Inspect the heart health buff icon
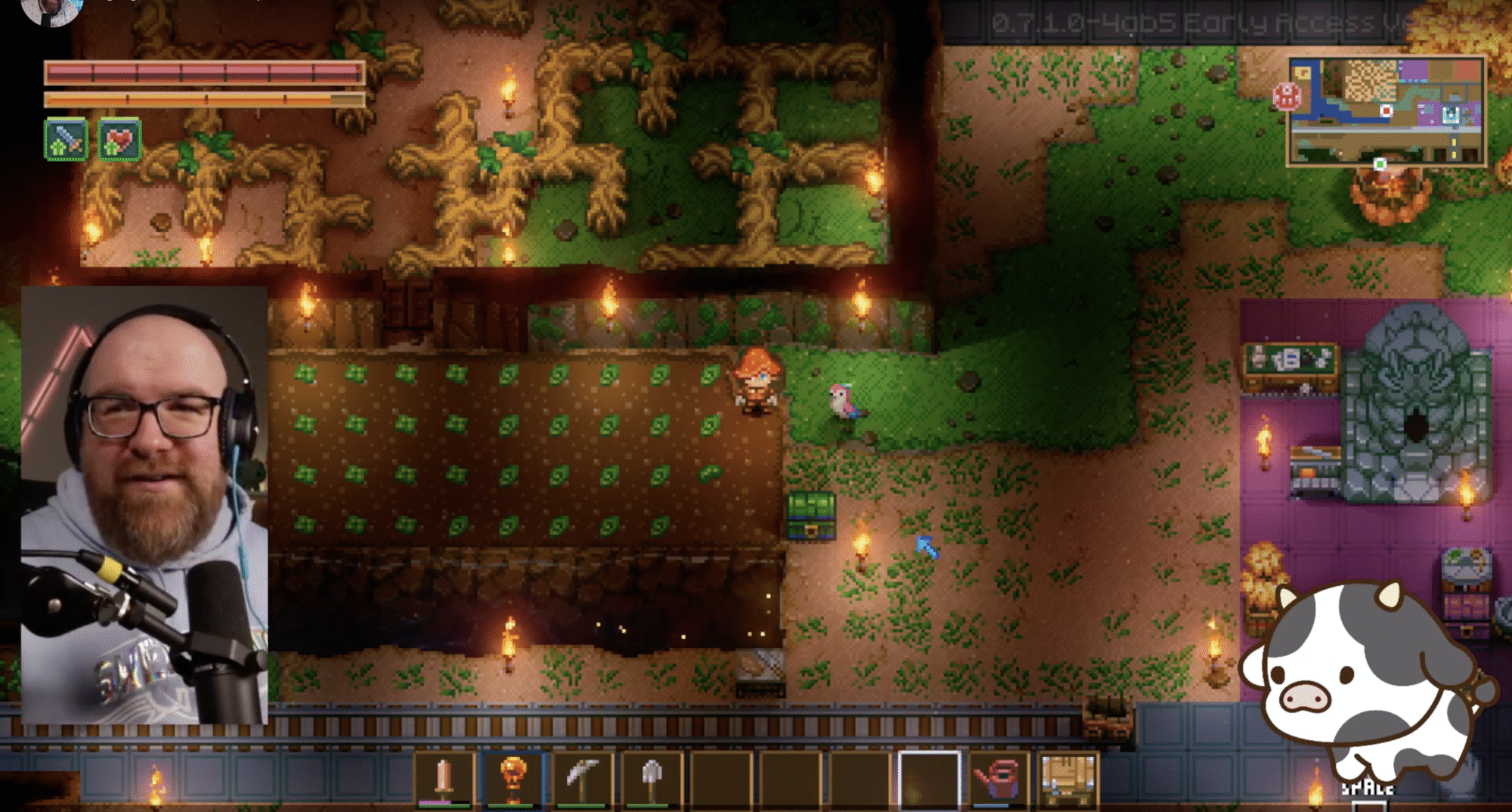1512x812 pixels. pos(119,140)
